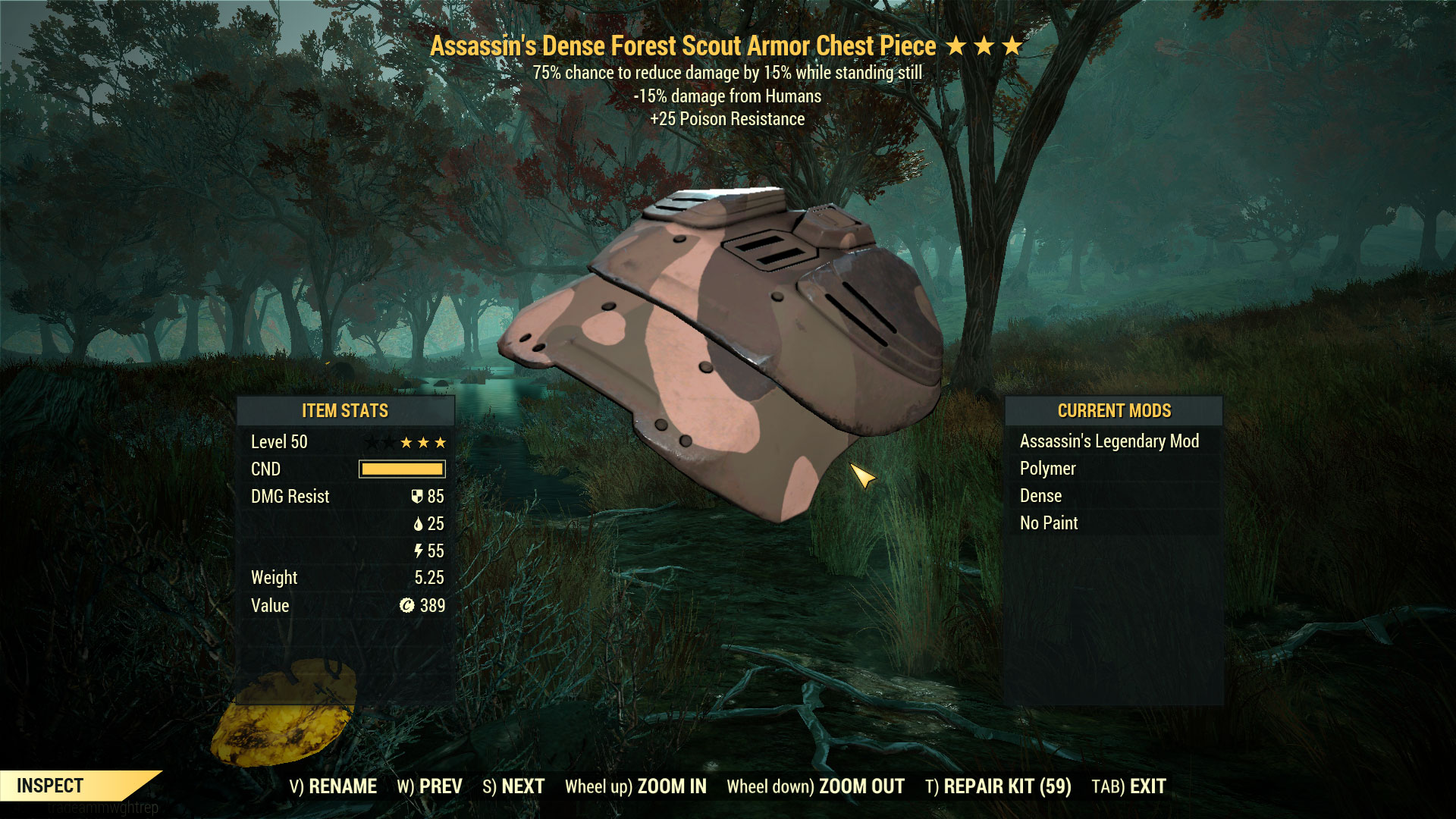Exit the inspect screen
Screen dimensions: 1456x819
pos(1128,786)
